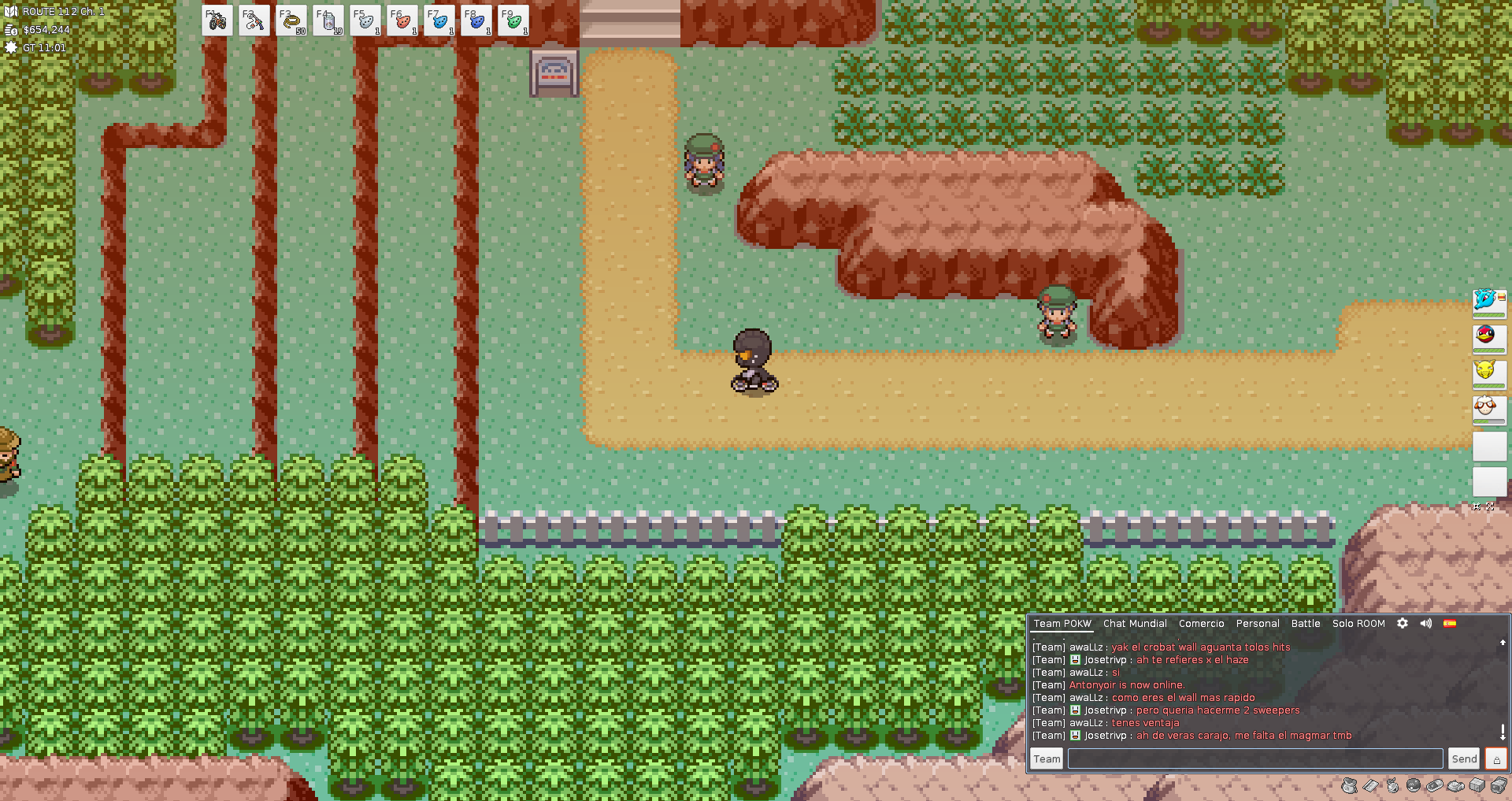Toggle chat sound speaker icon

click(x=1426, y=623)
